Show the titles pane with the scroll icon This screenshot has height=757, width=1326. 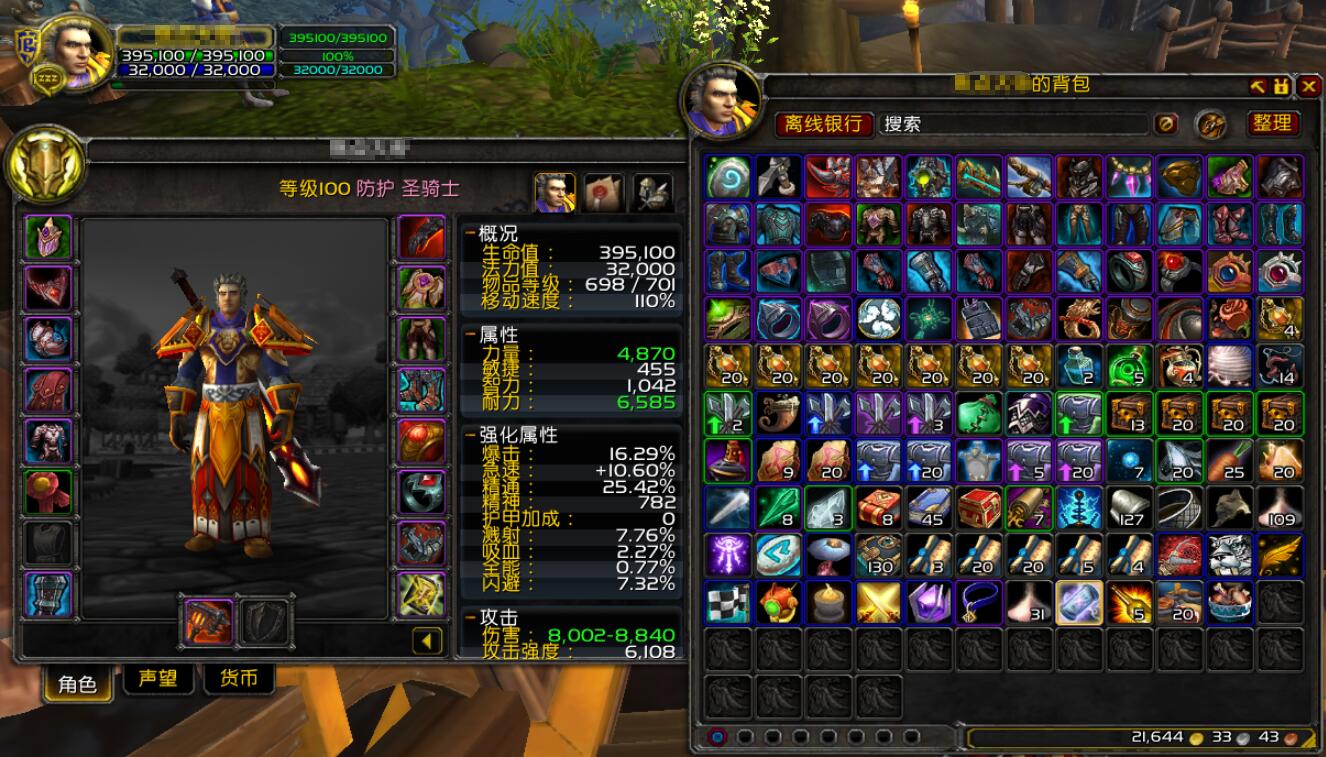pyautogui.click(x=604, y=193)
